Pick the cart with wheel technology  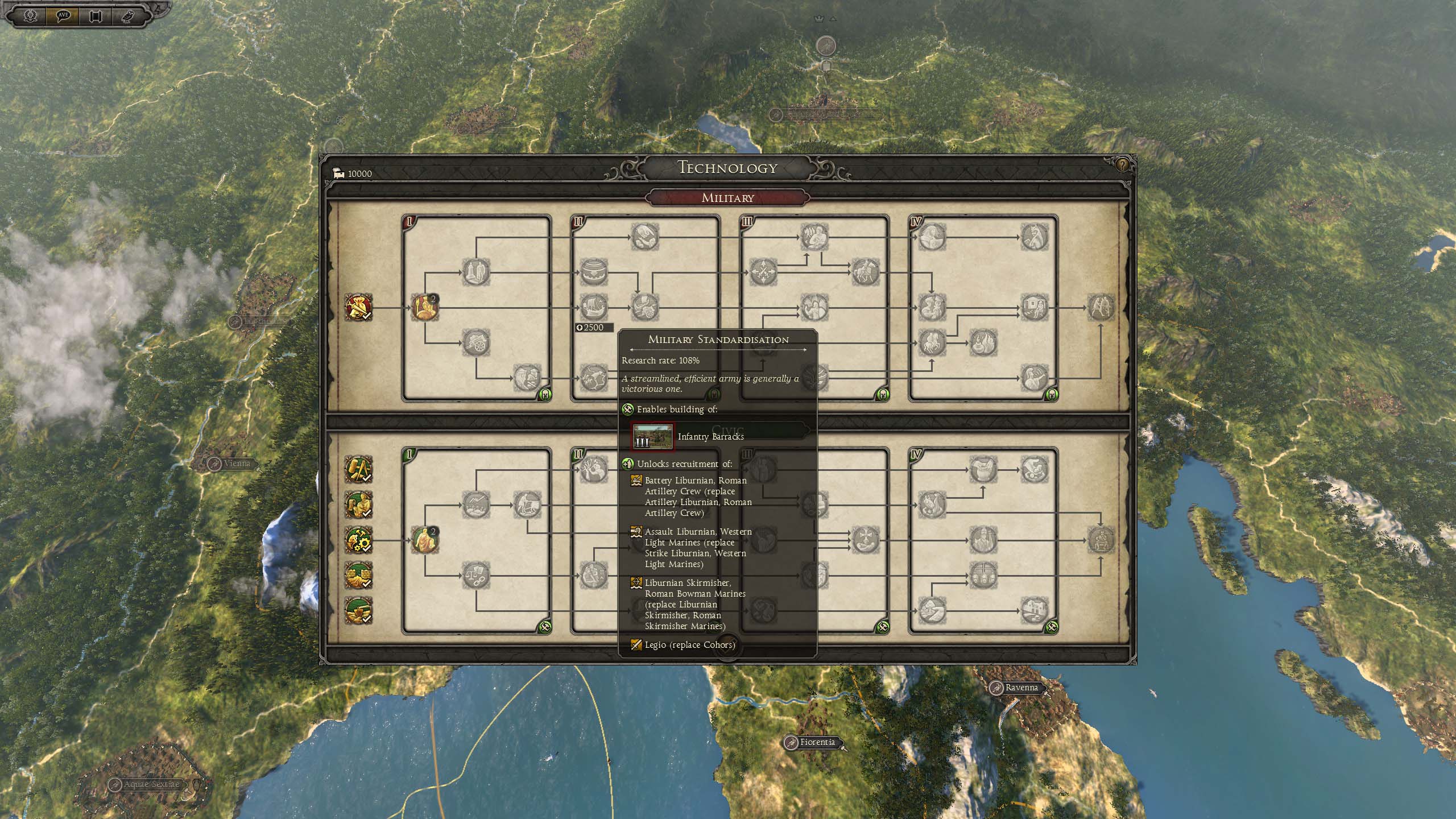coord(475,343)
